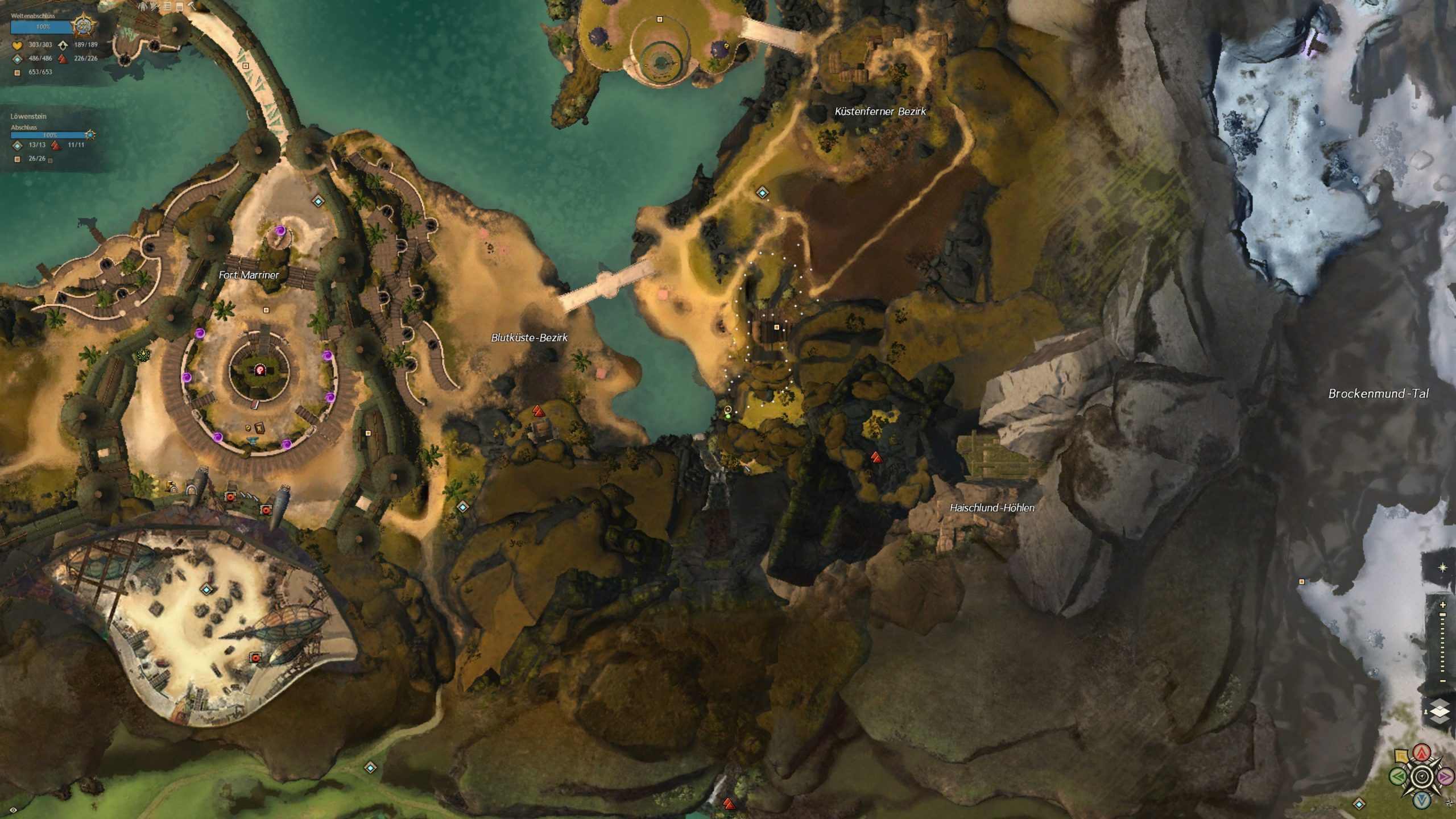This screenshot has height=819, width=1456.
Task: Zoom in with the map plus button
Action: click(x=1442, y=605)
